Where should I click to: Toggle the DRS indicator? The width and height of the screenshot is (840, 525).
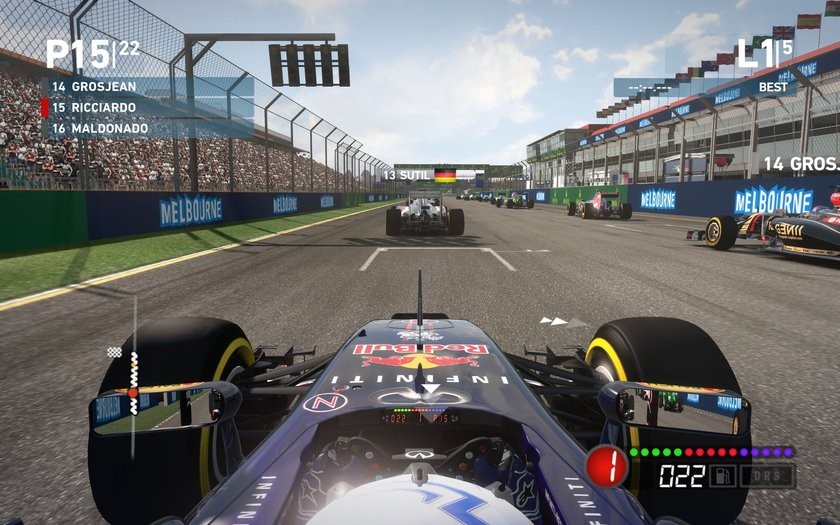click(766, 475)
